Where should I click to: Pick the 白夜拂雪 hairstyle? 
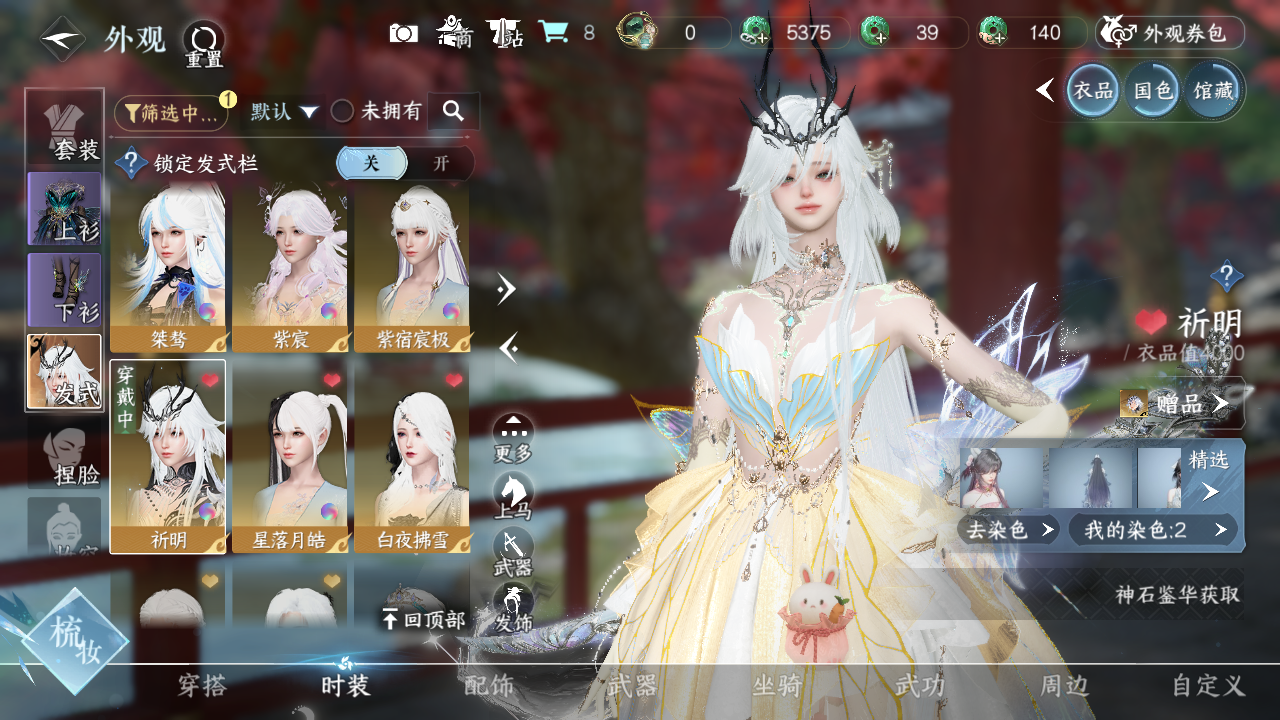point(412,456)
